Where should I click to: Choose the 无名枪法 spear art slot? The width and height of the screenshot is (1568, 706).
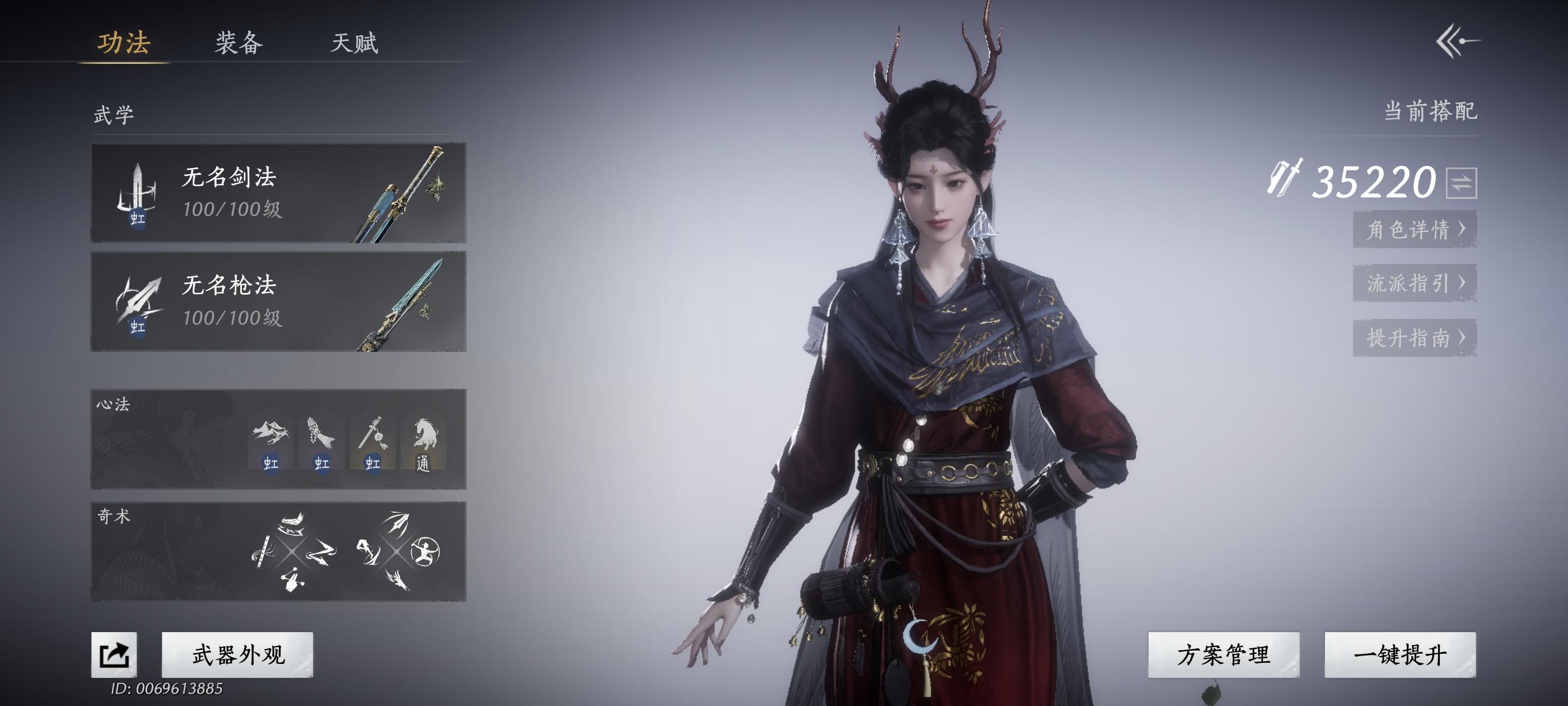point(278,301)
